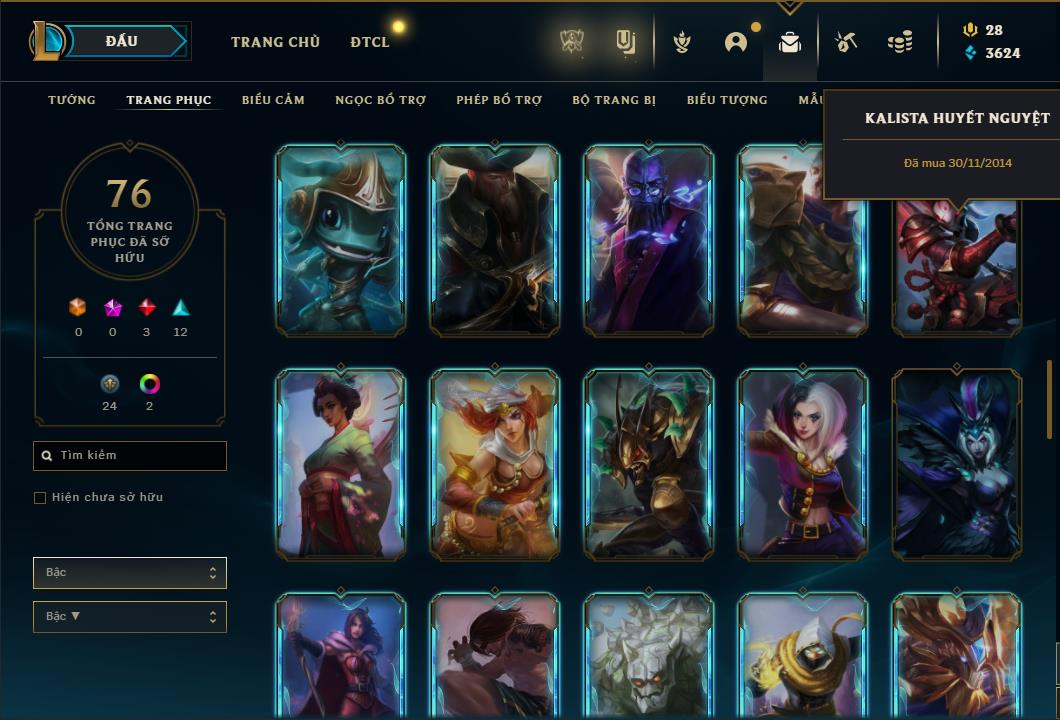Choose the Gangplank pirate skin card
The height and width of the screenshot is (720, 1060).
495,240
